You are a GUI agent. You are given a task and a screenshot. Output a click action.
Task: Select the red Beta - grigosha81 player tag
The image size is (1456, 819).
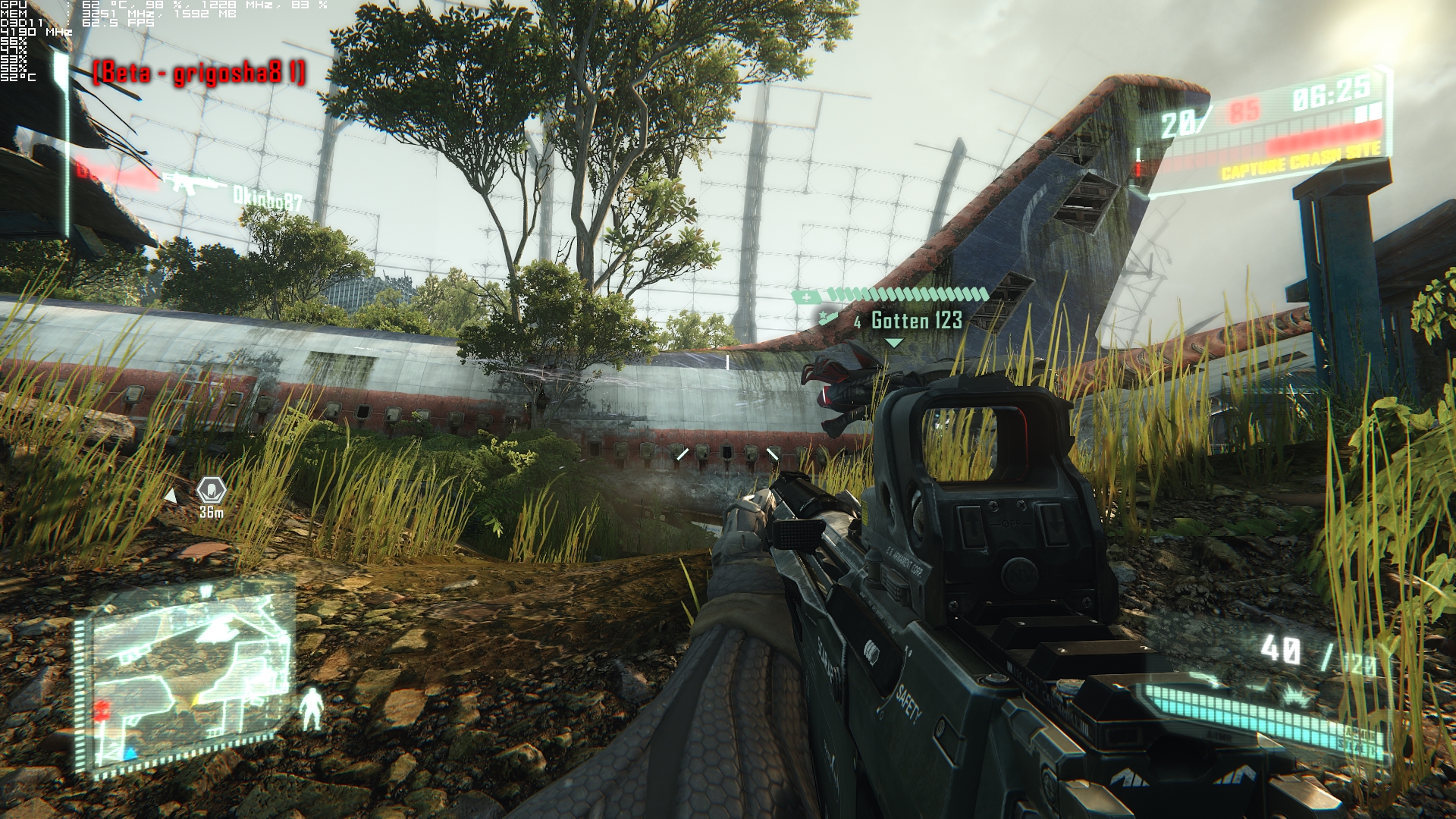click(199, 74)
